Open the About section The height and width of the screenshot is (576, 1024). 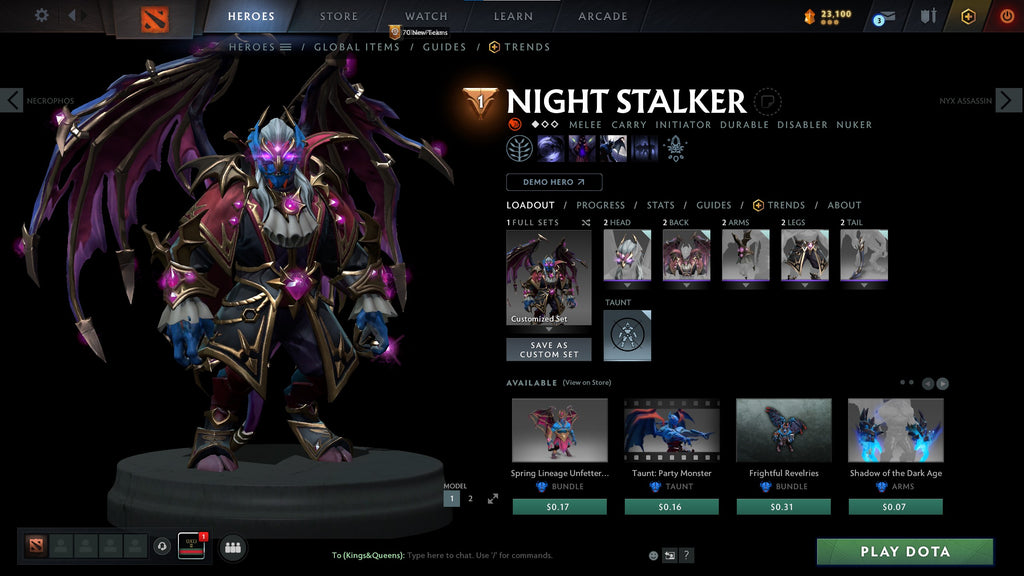(x=844, y=205)
